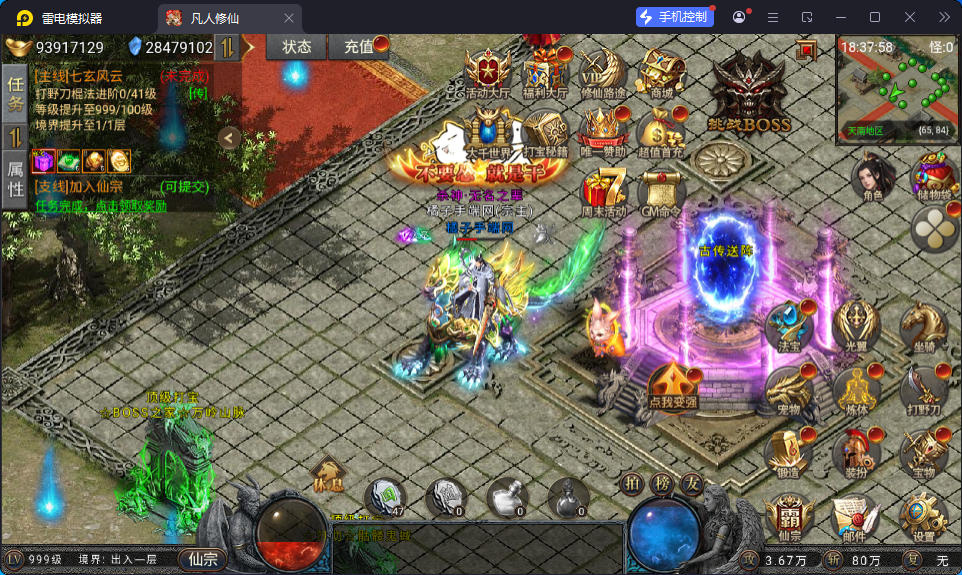The image size is (962, 575).
Task: Click the minimap of 天南地区
Action: click(896, 86)
